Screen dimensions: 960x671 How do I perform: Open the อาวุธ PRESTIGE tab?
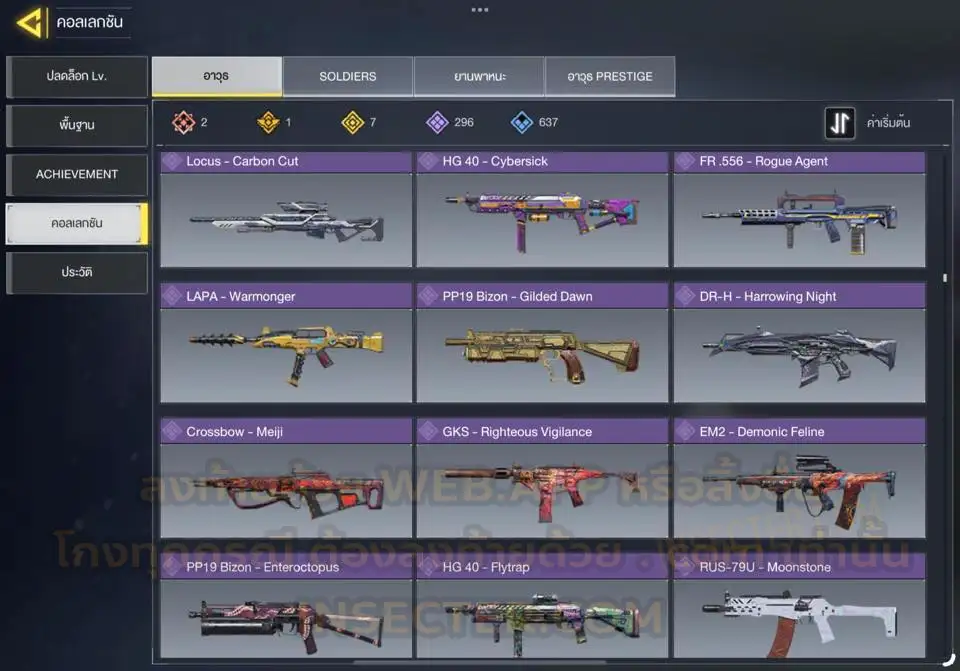(610, 77)
